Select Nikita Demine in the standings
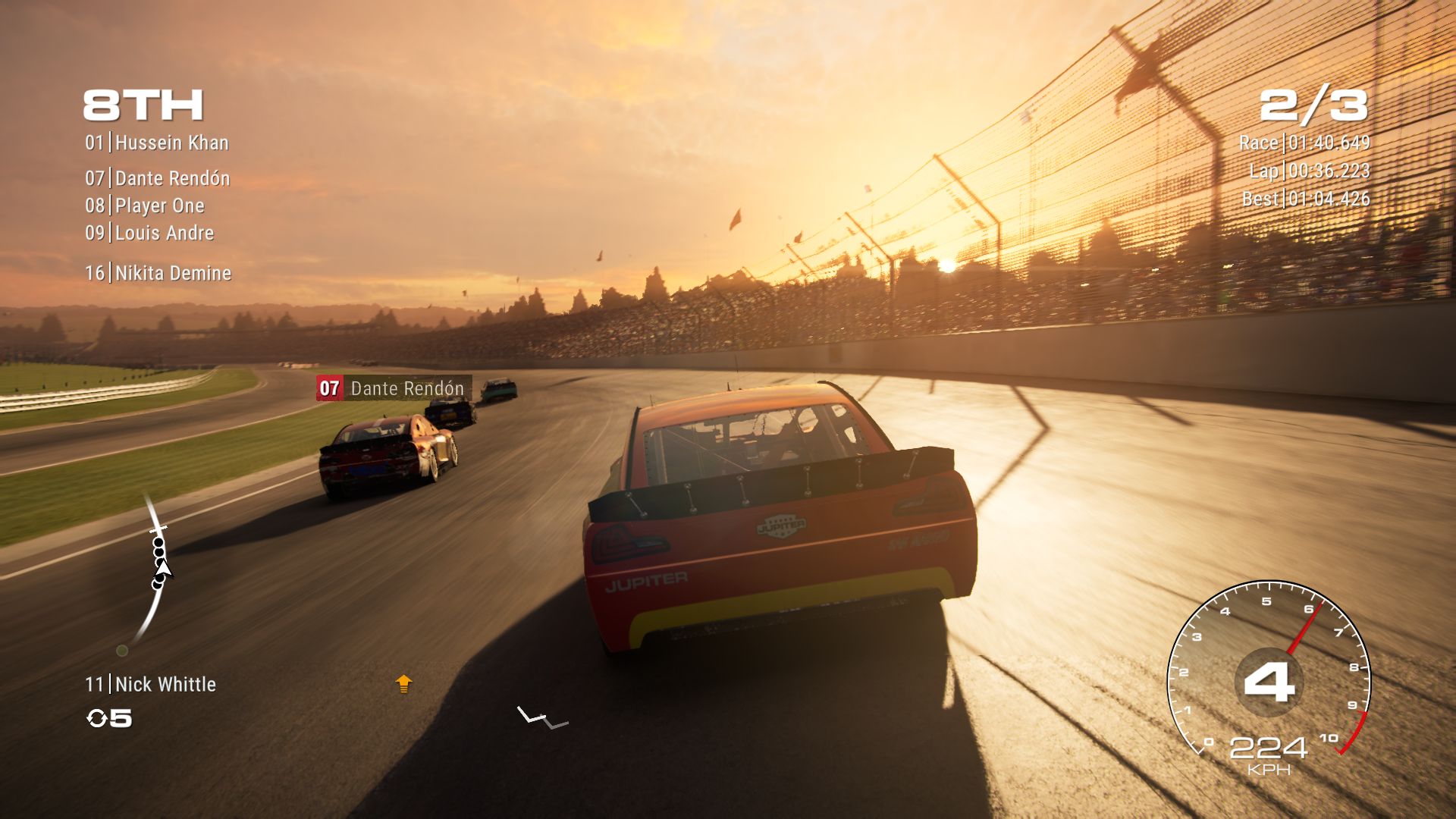Image resolution: width=1456 pixels, height=819 pixels. [x=158, y=273]
